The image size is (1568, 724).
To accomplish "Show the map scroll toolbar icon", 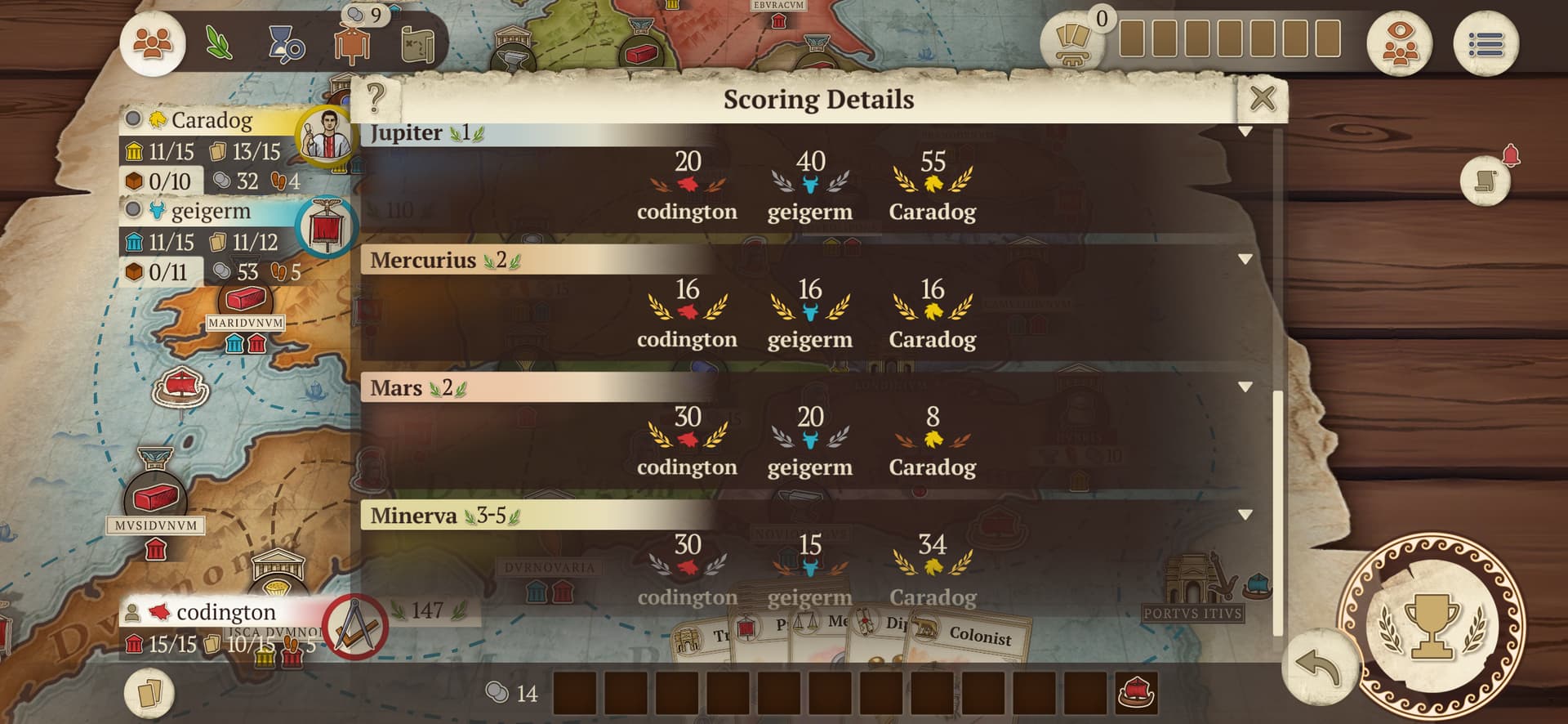I will [418, 44].
